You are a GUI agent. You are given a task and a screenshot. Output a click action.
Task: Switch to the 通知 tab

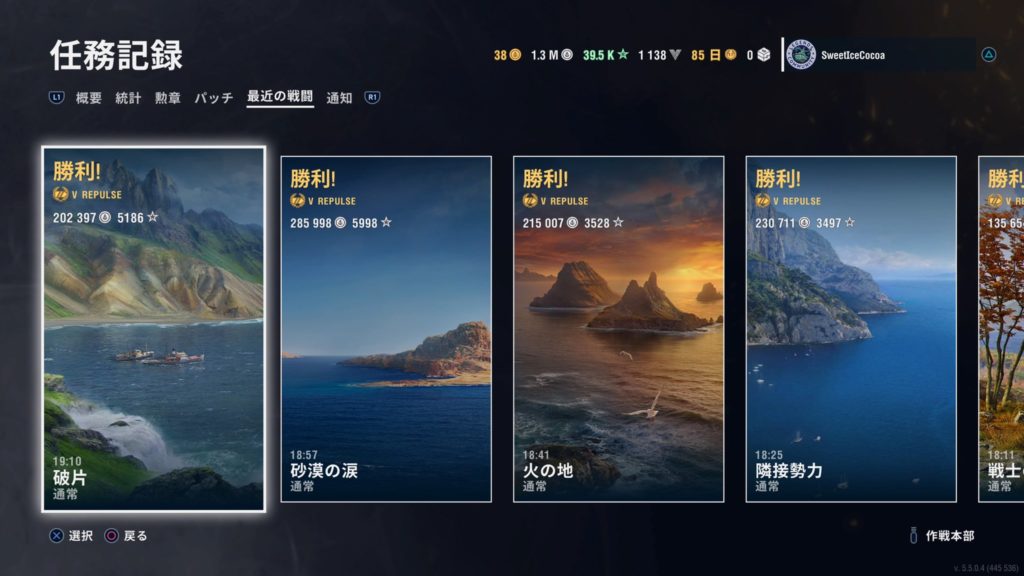pyautogui.click(x=339, y=98)
